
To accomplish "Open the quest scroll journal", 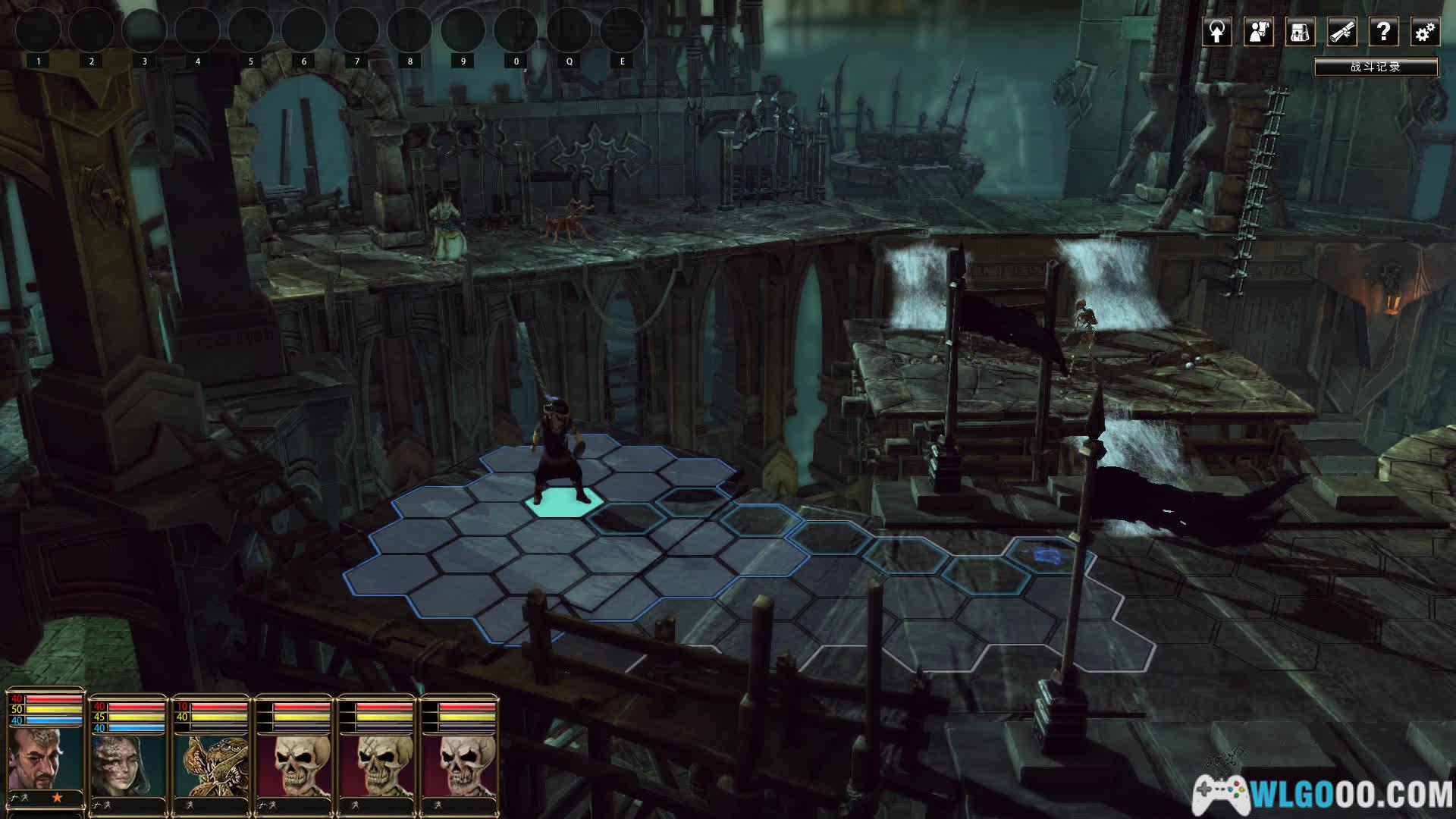I will (1342, 32).
